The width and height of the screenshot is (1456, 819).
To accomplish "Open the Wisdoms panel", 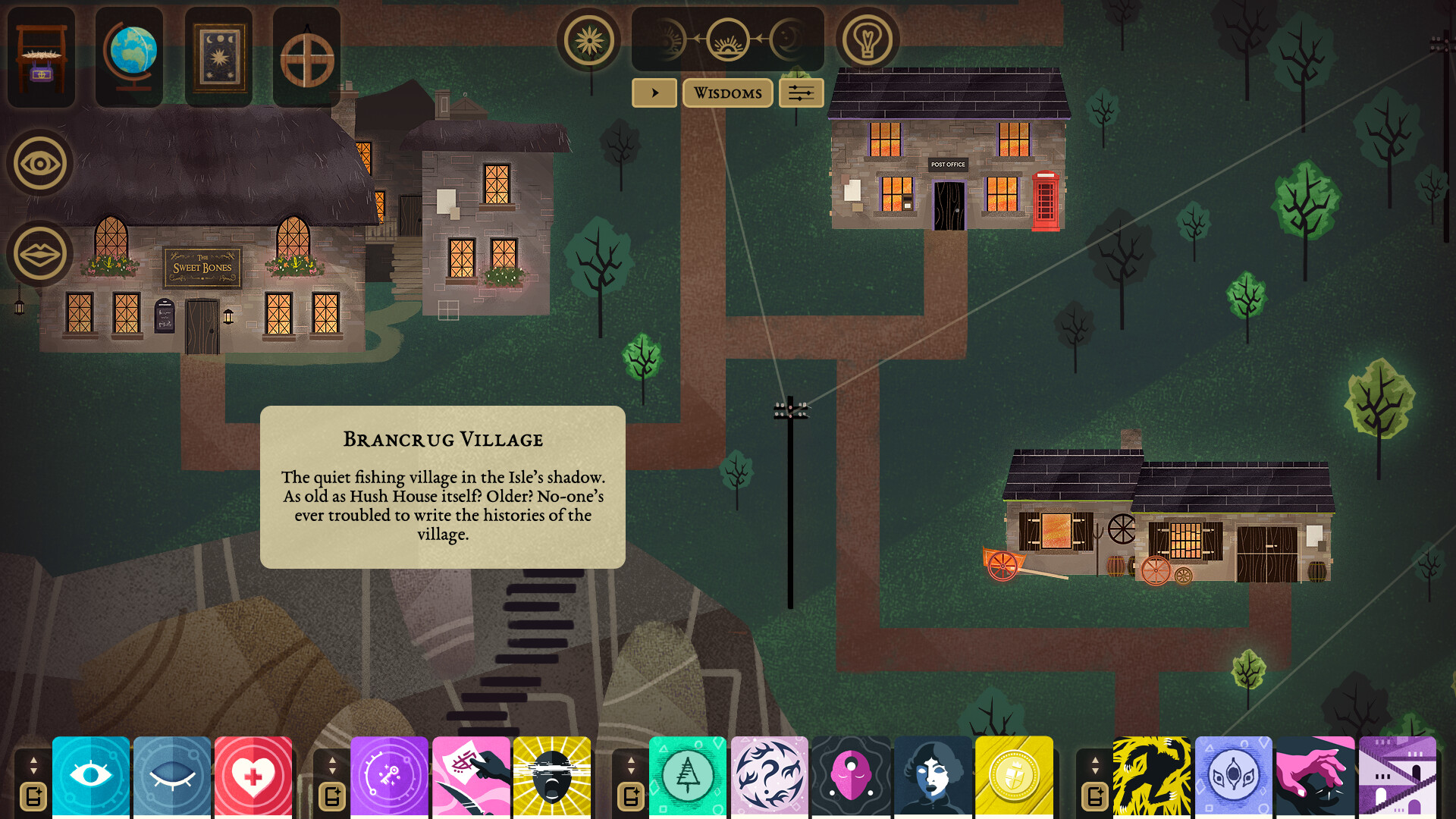I will pos(727,93).
